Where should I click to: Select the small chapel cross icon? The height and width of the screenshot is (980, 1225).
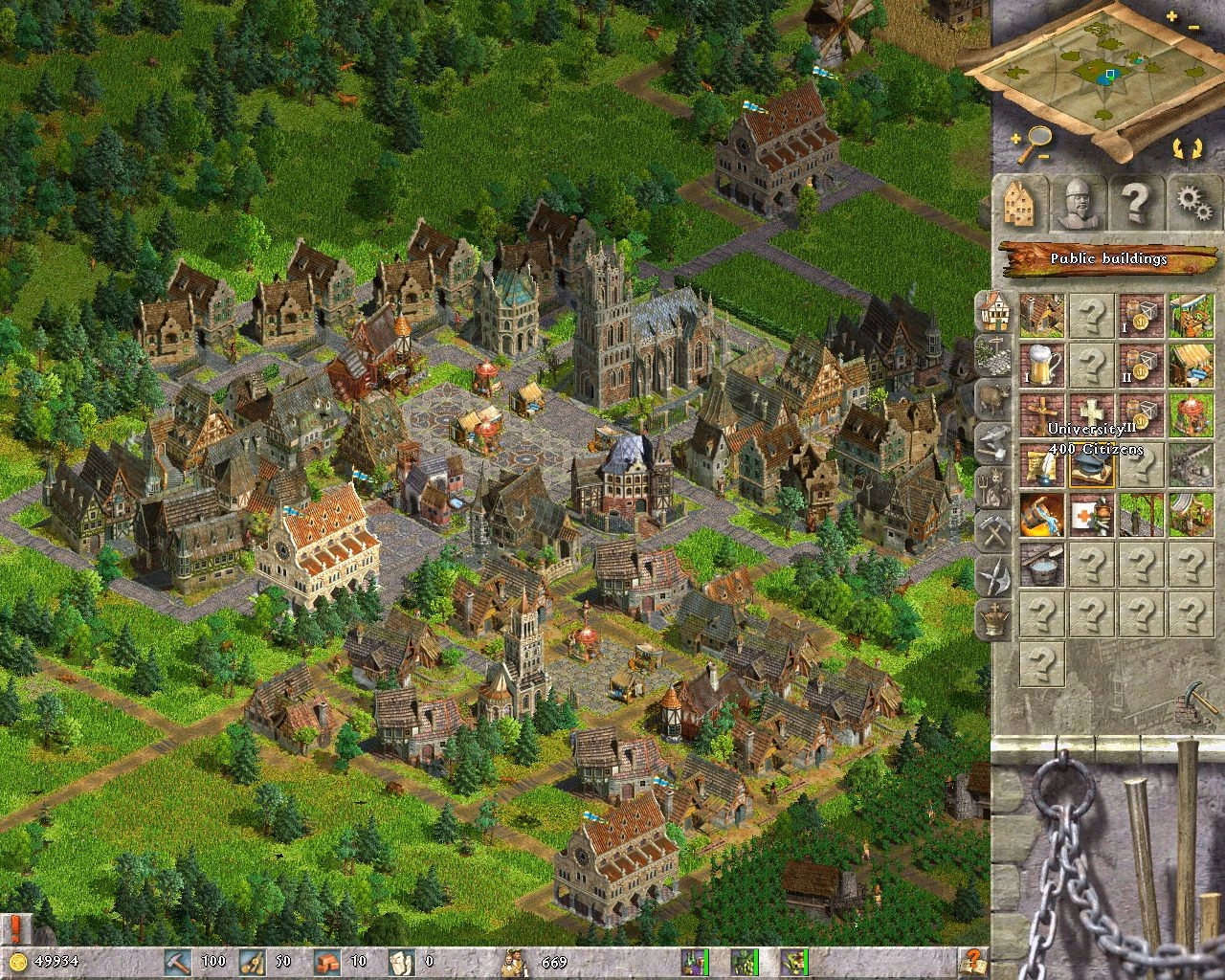[1041, 416]
